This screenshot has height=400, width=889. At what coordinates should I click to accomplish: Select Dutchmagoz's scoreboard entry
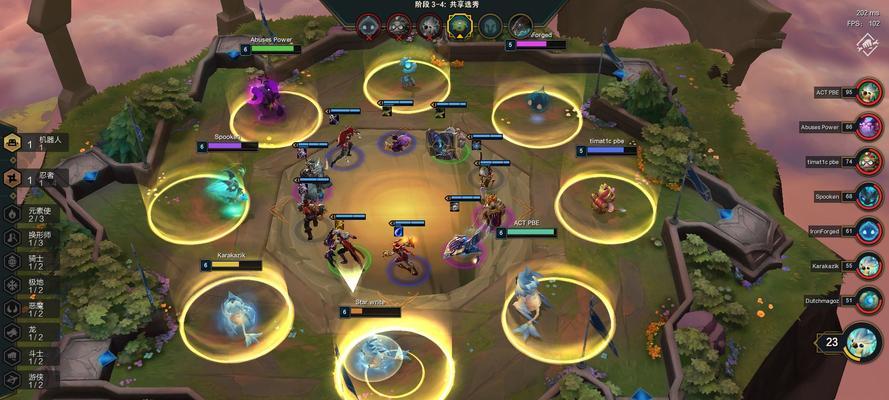pyautogui.click(x=869, y=300)
